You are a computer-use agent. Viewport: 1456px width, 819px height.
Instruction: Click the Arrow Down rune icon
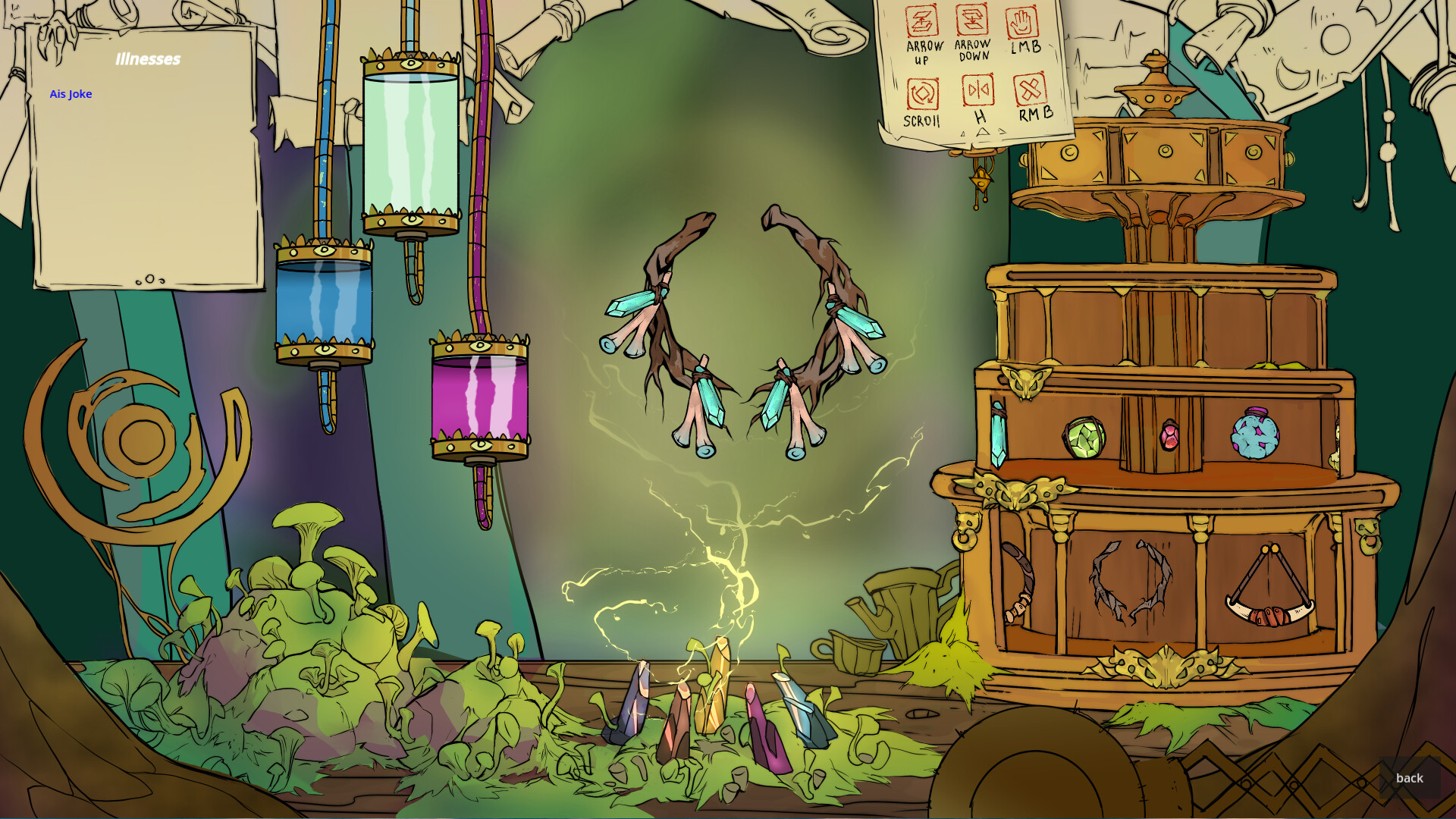(972, 19)
